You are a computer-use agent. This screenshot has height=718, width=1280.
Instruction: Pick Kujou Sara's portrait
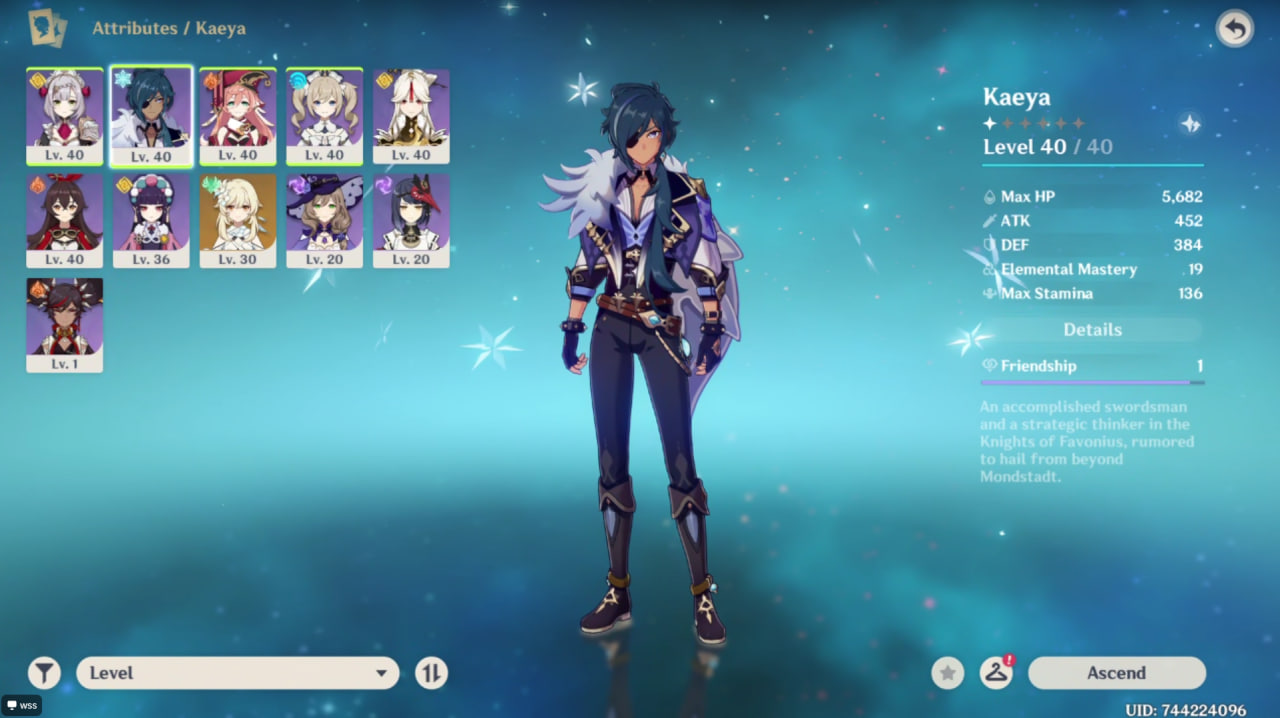tap(411, 220)
